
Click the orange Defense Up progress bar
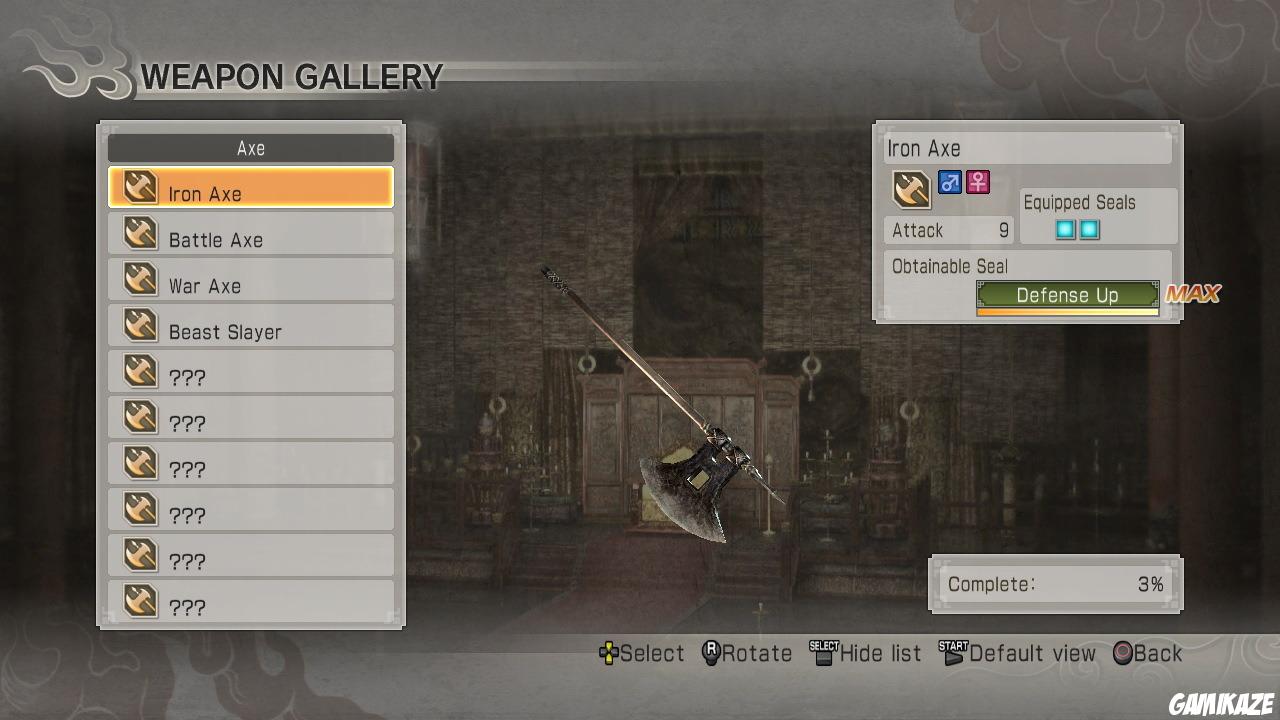pos(1066,312)
